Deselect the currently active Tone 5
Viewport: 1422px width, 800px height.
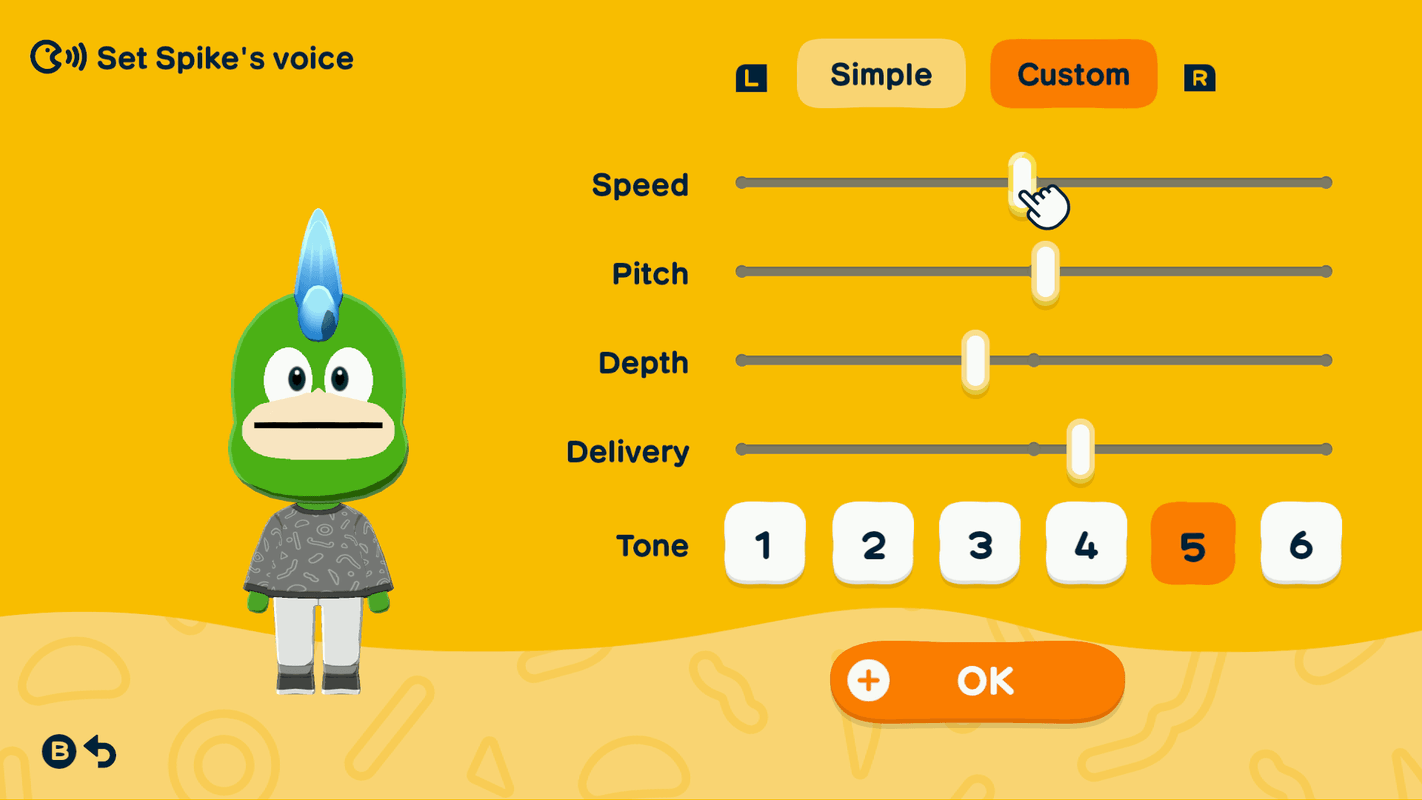click(x=1193, y=545)
